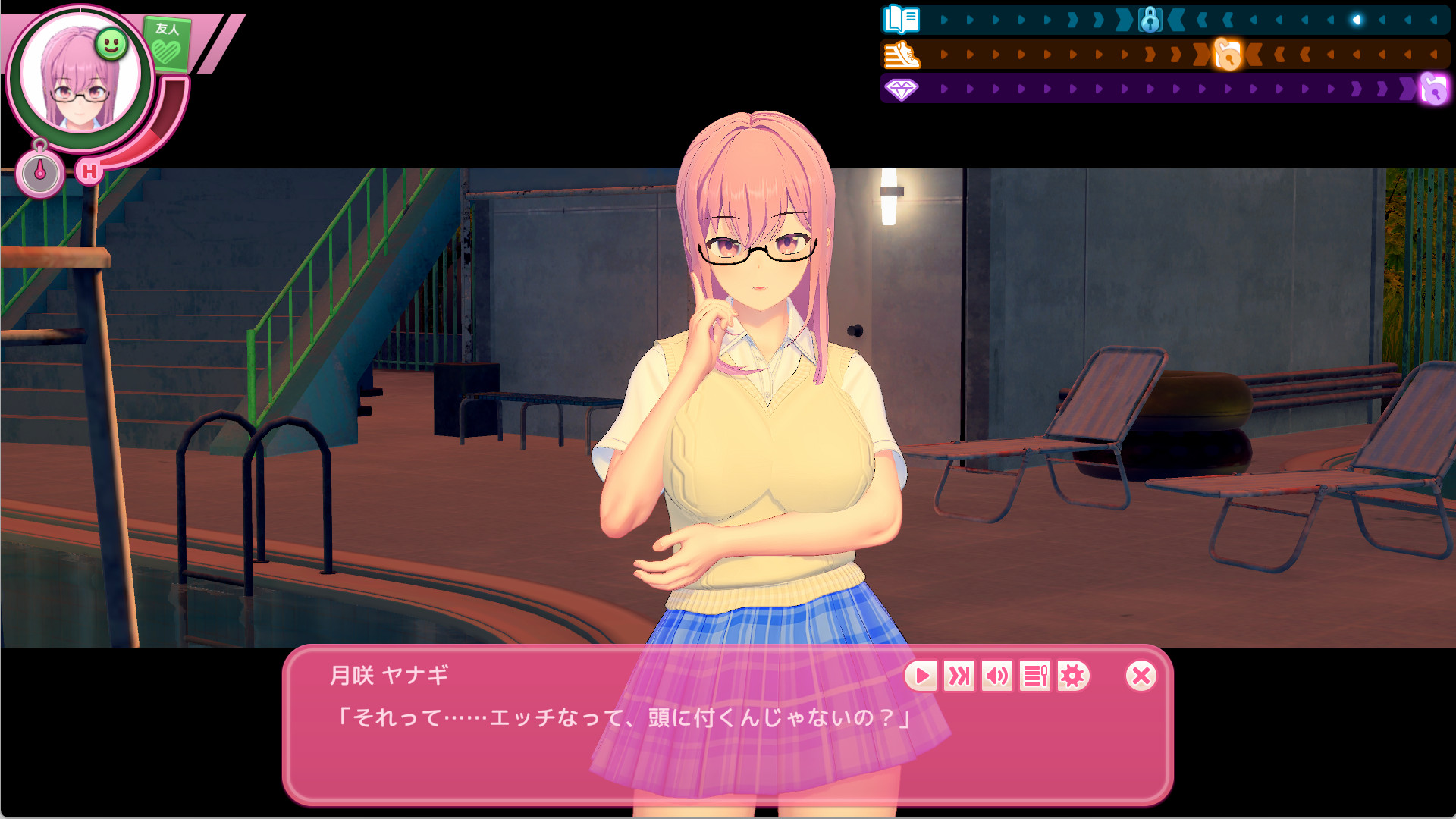The width and height of the screenshot is (1456, 819).
Task: Open the message backlog from the dialogue box
Action: pyautogui.click(x=1035, y=676)
